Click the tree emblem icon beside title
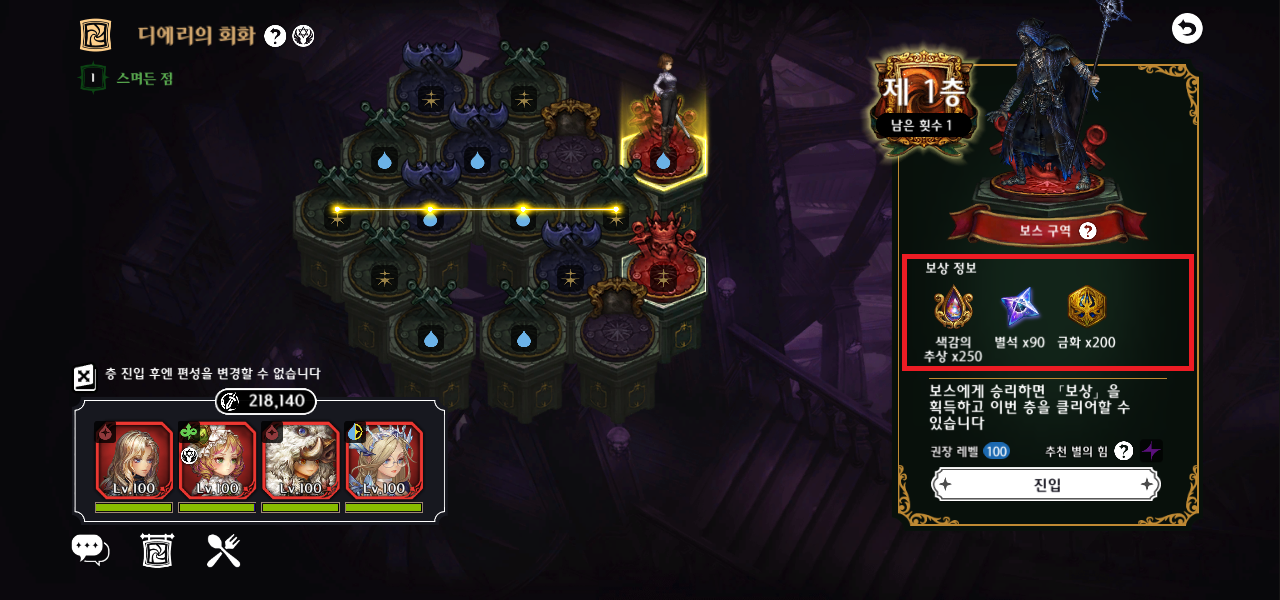This screenshot has height=600, width=1280. [x=303, y=36]
